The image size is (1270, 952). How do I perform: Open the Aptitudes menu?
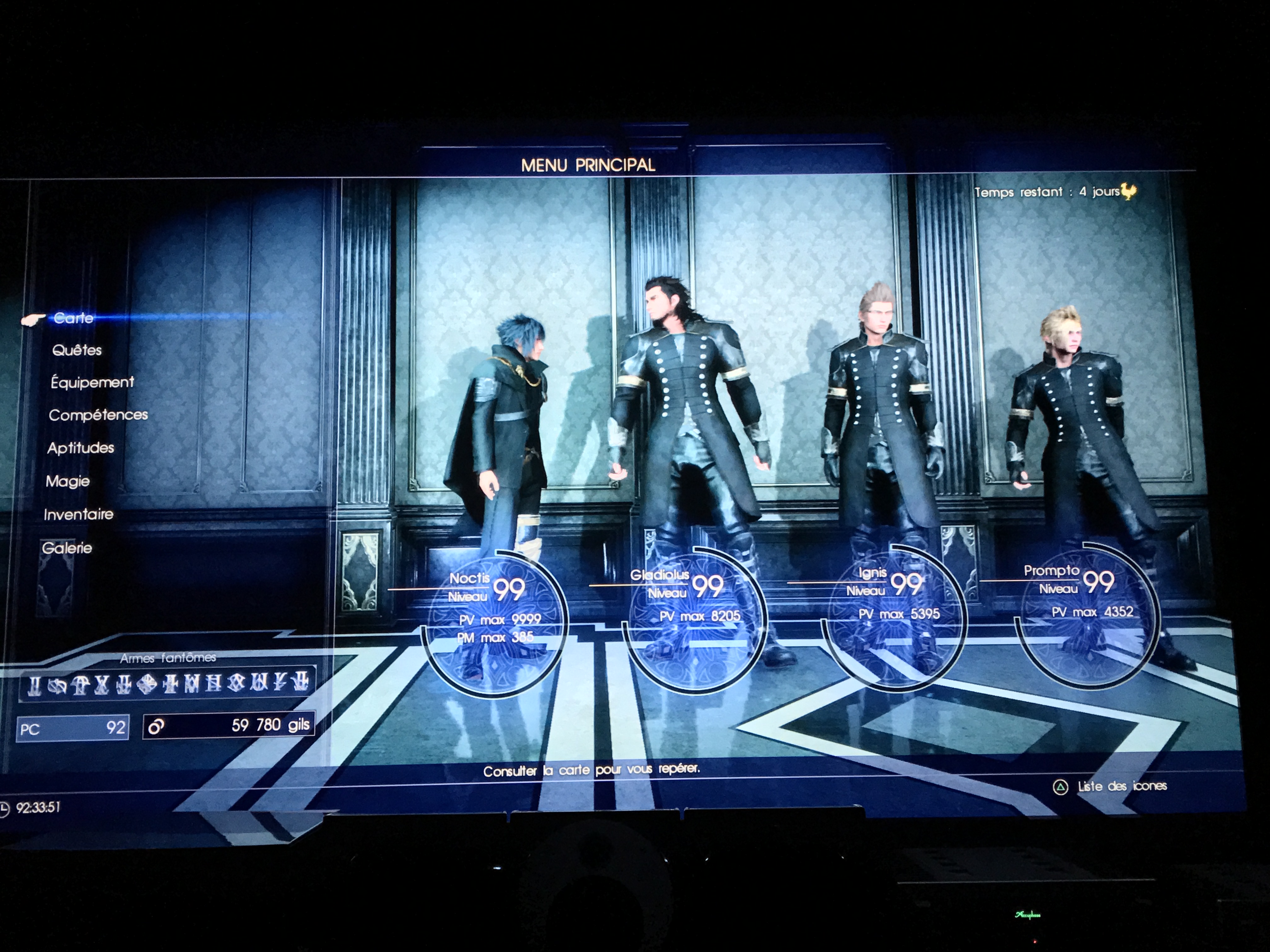tap(81, 448)
